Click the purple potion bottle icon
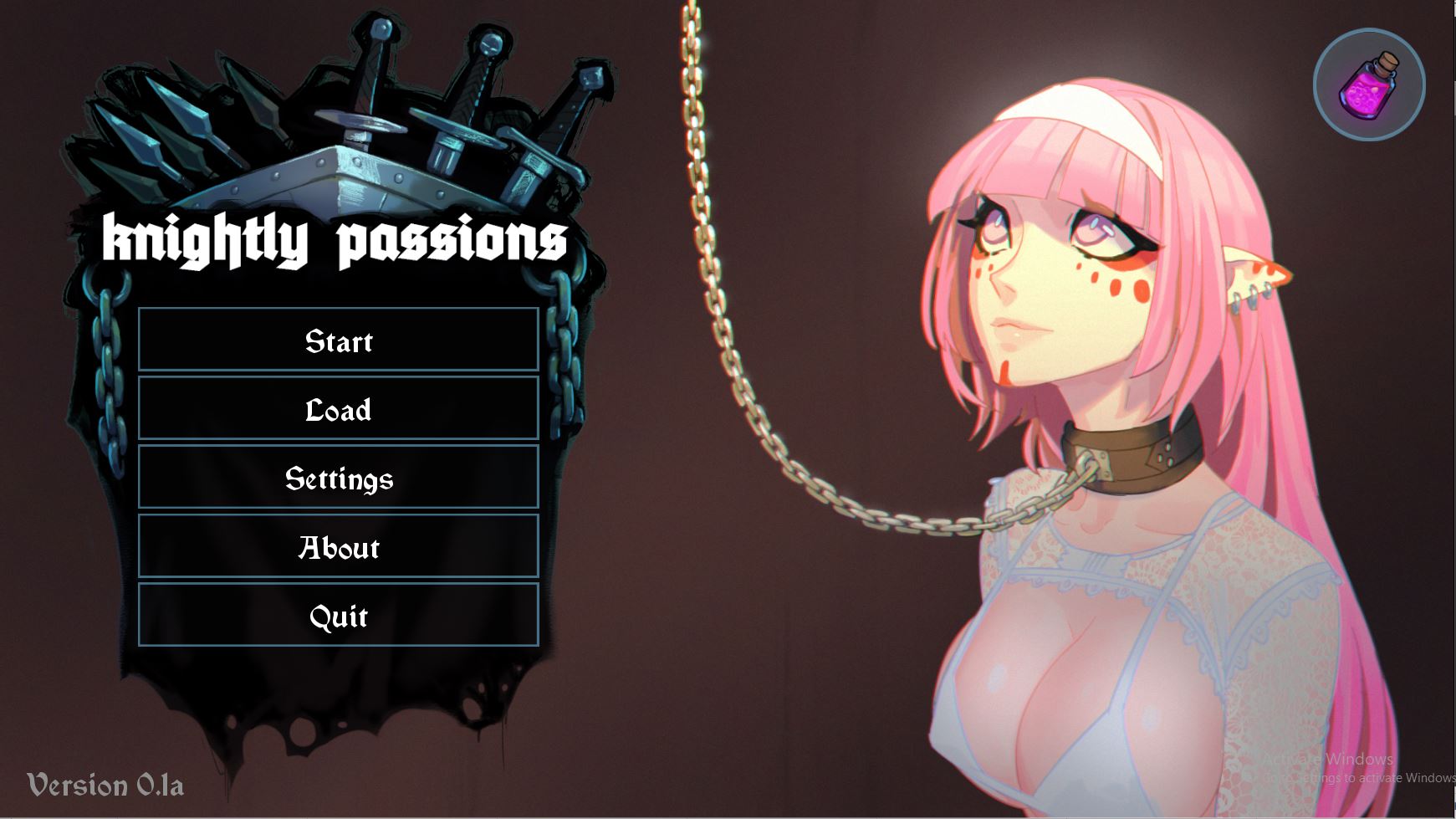 (1369, 84)
